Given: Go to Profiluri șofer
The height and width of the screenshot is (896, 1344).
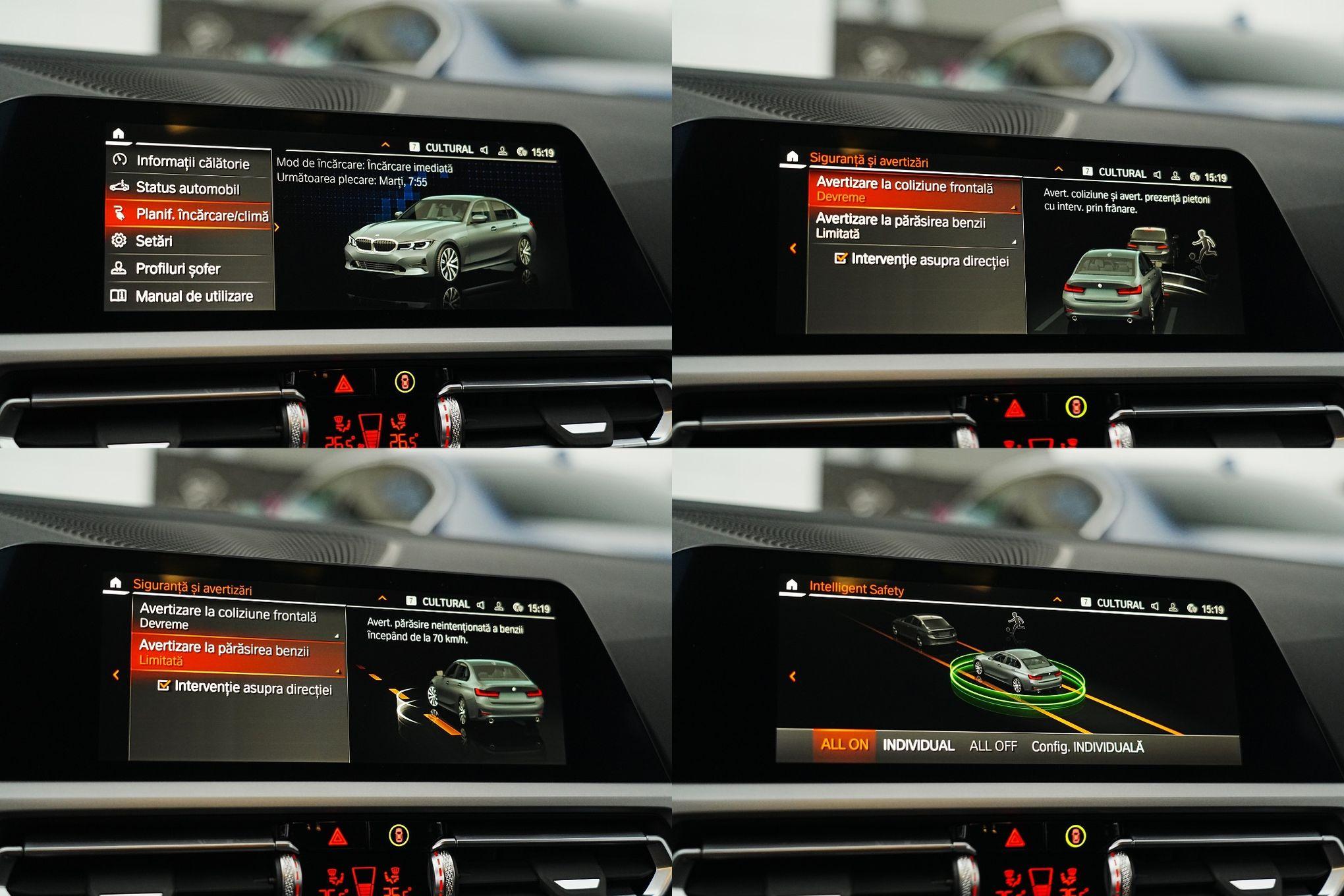Looking at the screenshot, I should point(177,269).
